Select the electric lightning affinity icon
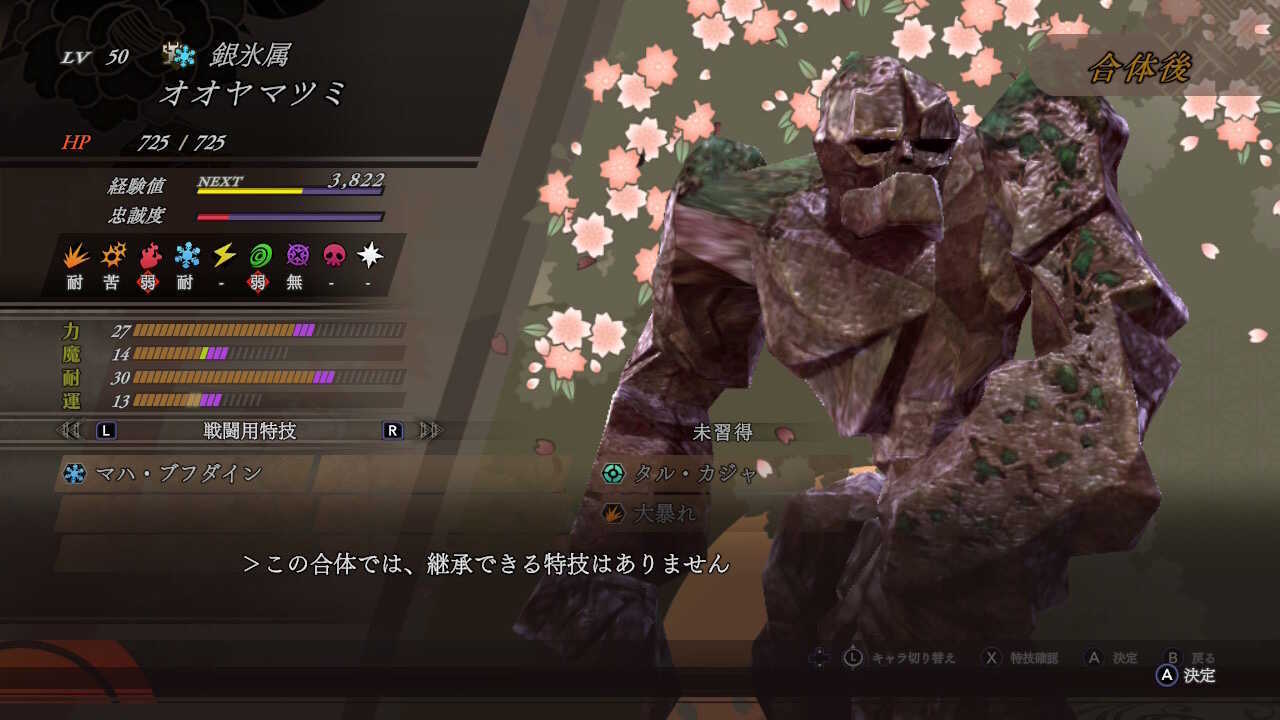 [x=222, y=257]
